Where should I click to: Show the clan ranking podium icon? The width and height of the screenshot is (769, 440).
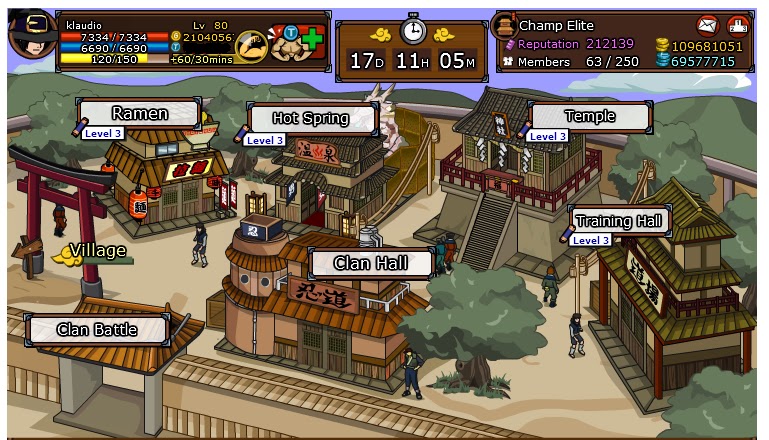tap(738, 25)
